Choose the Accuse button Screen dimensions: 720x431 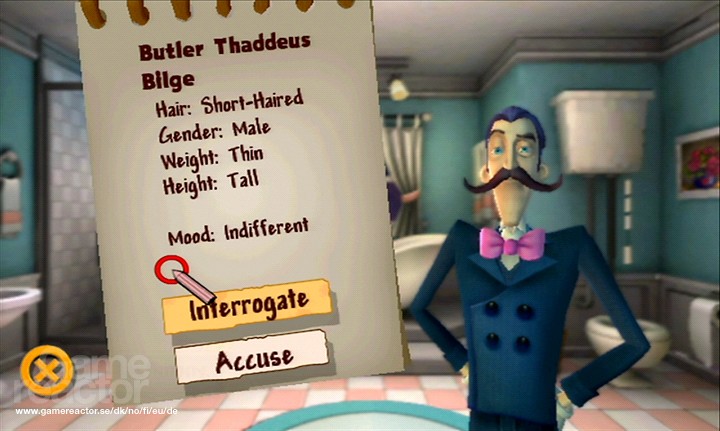coord(252,357)
